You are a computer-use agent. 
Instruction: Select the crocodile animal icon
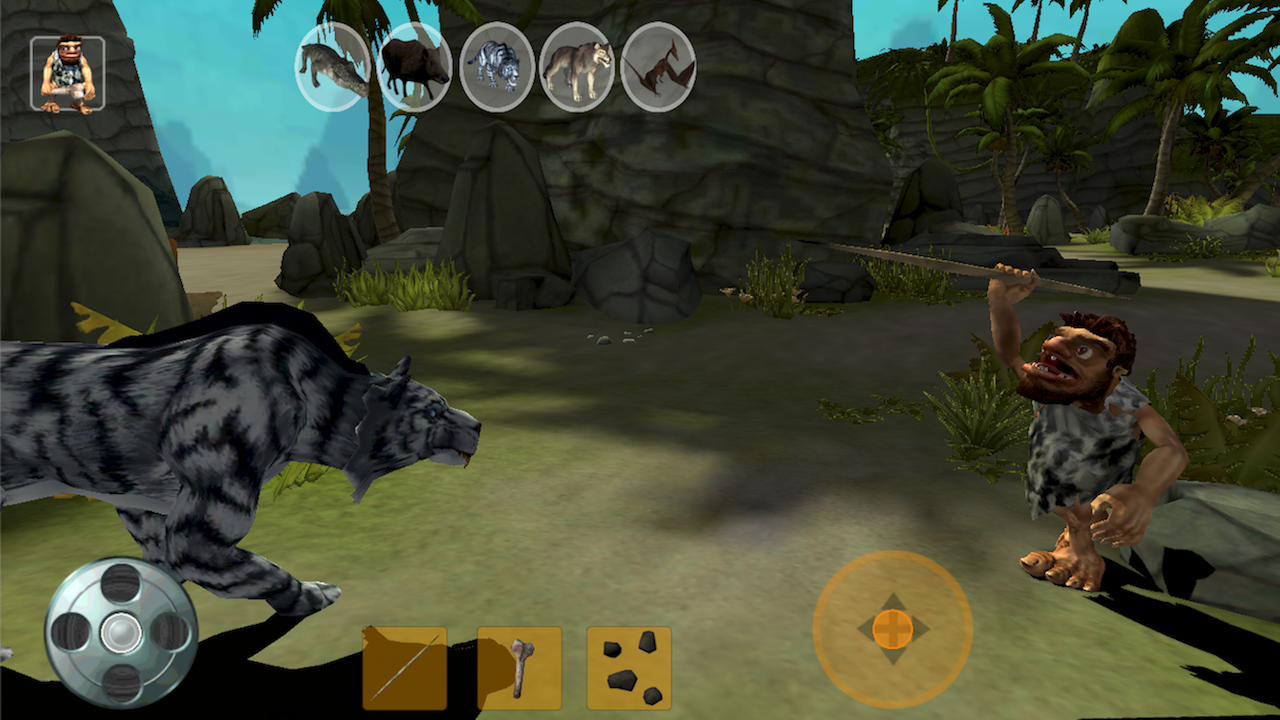point(333,67)
